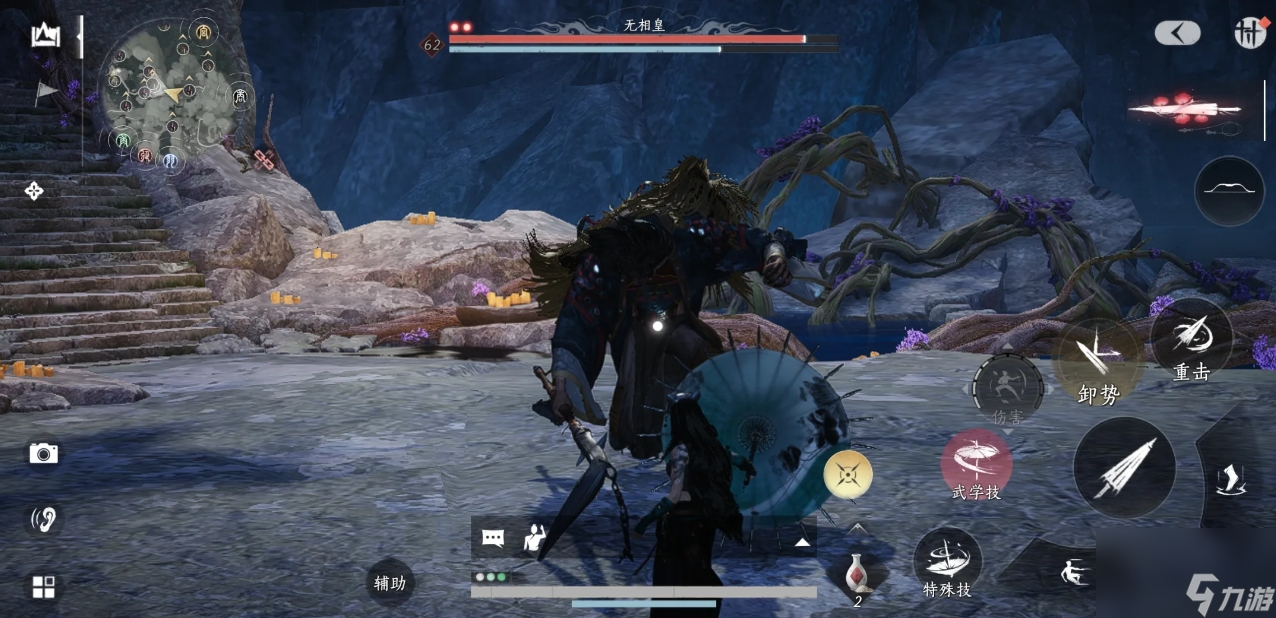Image resolution: width=1276 pixels, height=618 pixels.
Task: Expand the chat bar arrow
Action: pyautogui.click(x=802, y=542)
